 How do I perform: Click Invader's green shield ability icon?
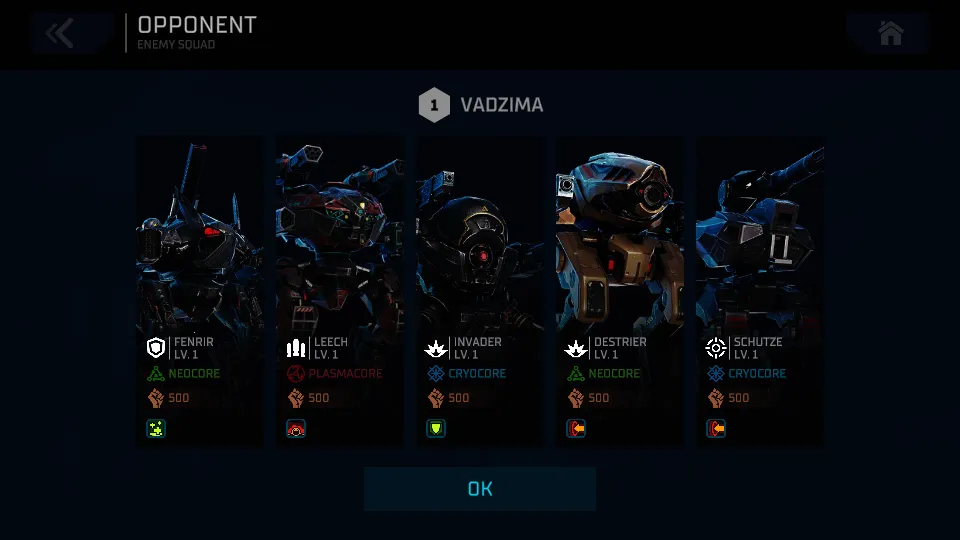pyautogui.click(x=436, y=429)
